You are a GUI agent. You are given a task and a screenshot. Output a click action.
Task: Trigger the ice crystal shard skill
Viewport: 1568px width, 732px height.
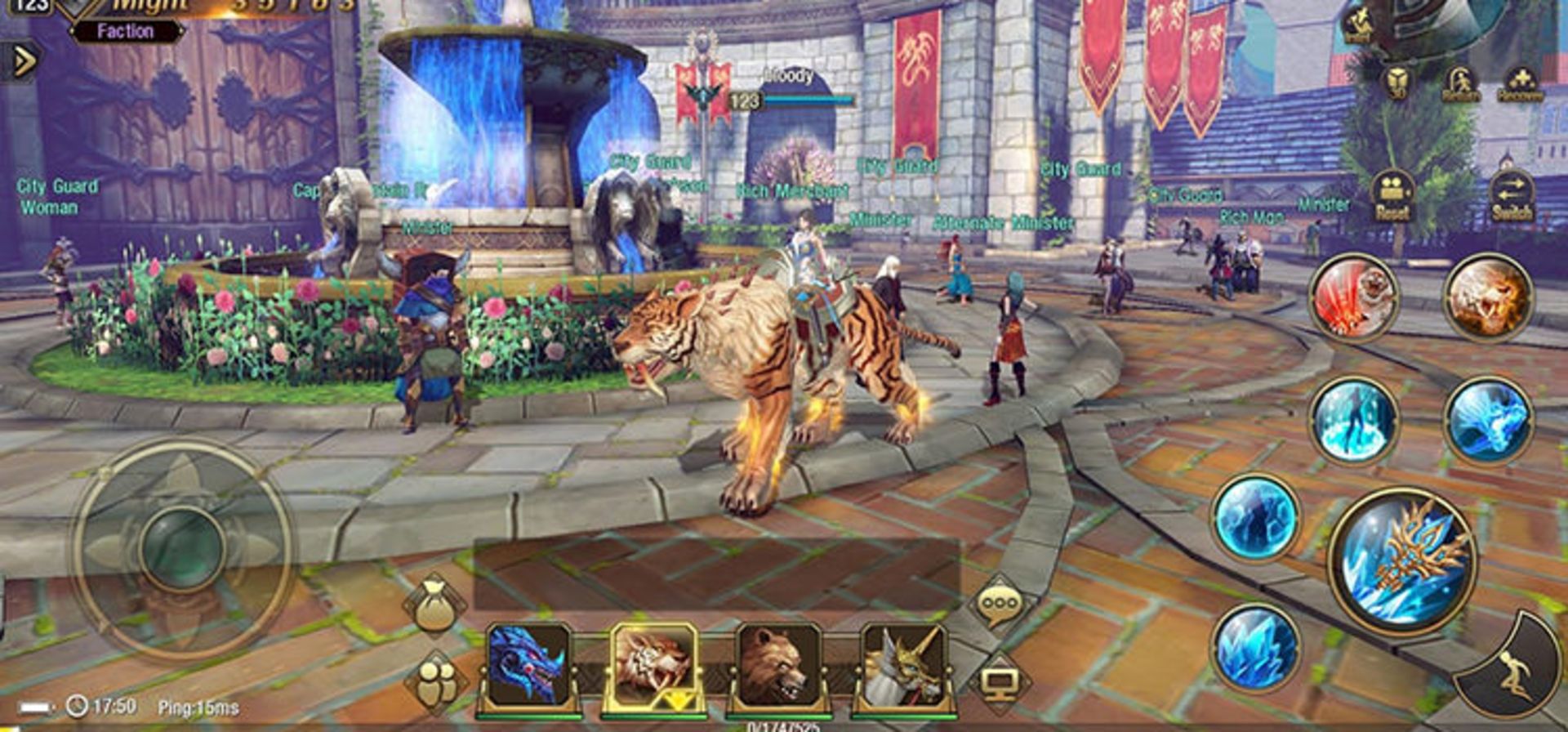point(1255,647)
